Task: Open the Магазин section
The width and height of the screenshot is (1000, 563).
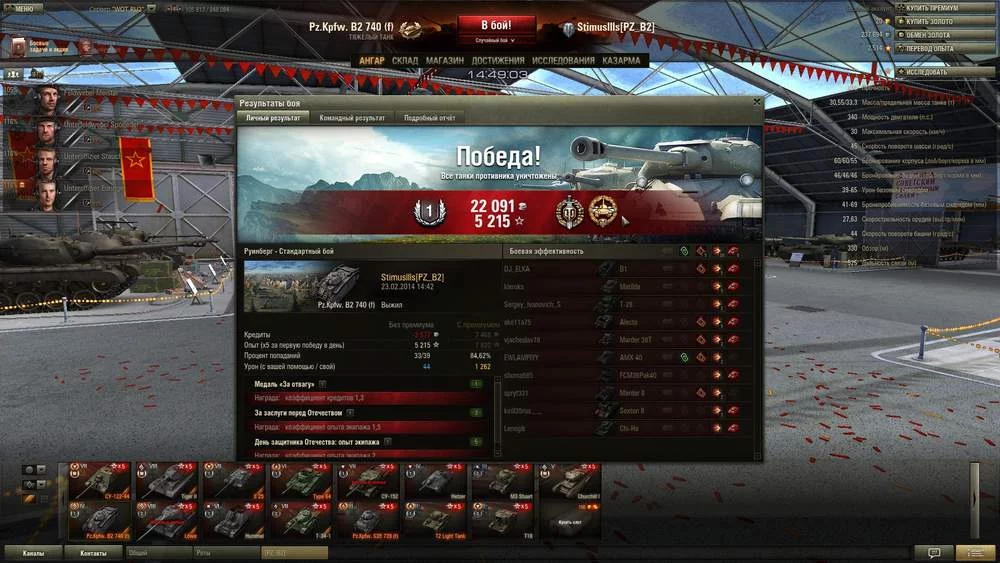Action: [444, 60]
